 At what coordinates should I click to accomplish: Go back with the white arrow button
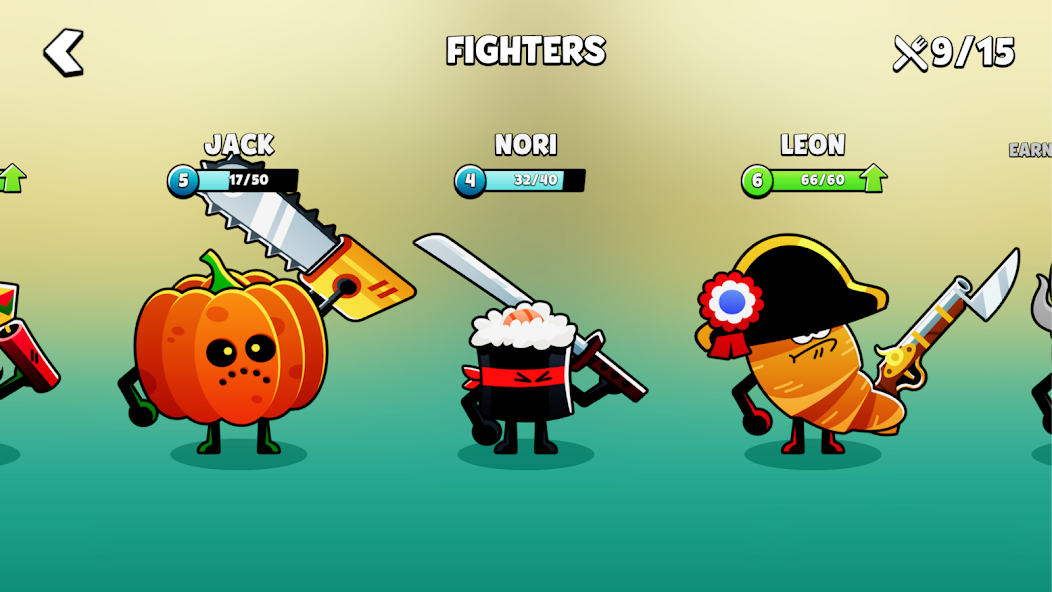pyautogui.click(x=64, y=52)
